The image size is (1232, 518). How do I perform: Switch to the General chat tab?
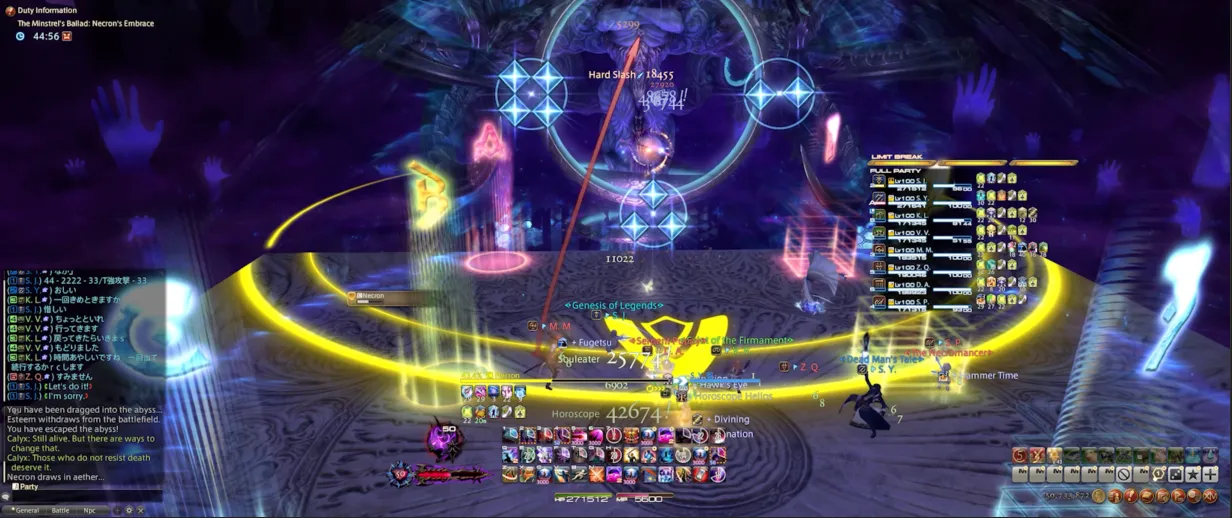26,510
